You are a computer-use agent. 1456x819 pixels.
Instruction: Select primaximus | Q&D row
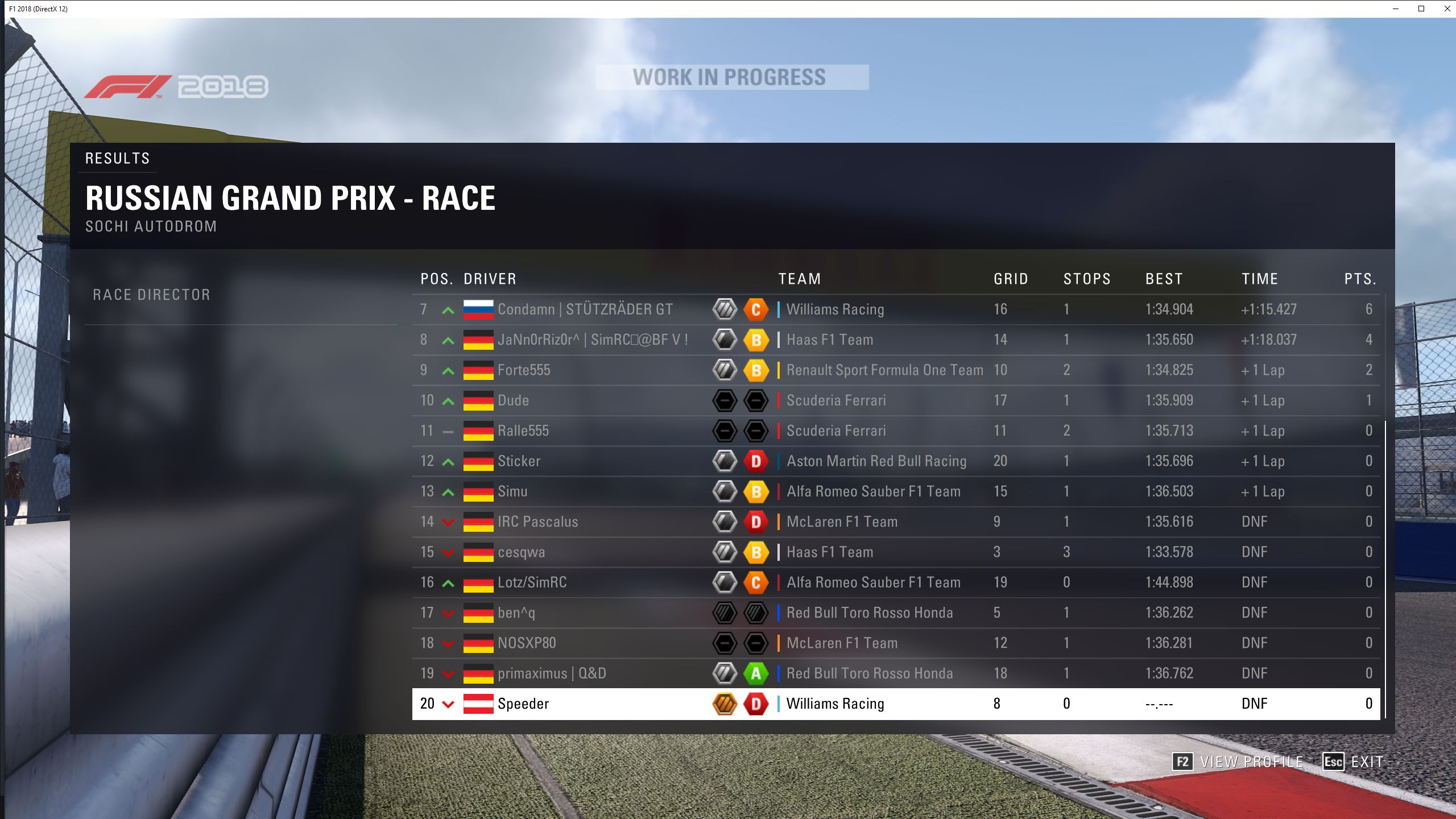click(x=552, y=673)
